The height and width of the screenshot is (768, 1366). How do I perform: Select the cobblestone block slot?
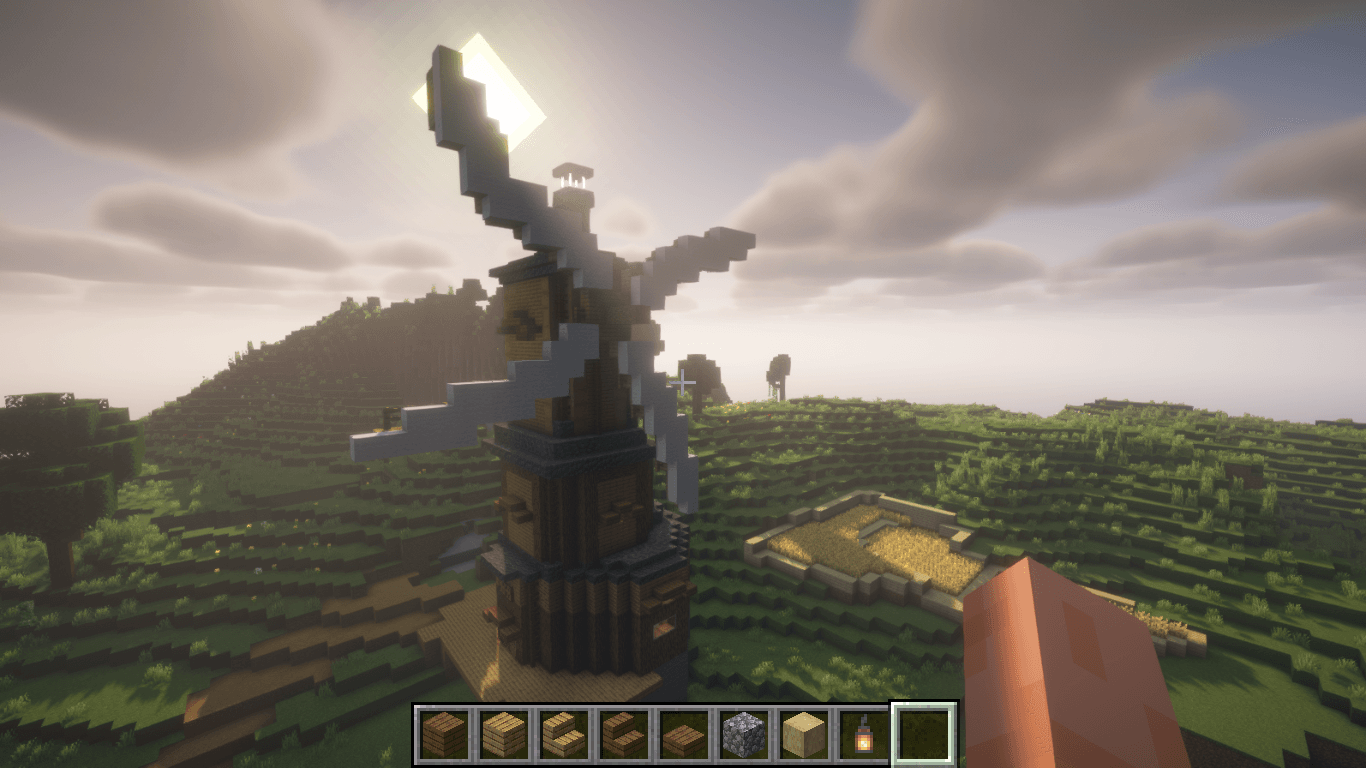(744, 734)
